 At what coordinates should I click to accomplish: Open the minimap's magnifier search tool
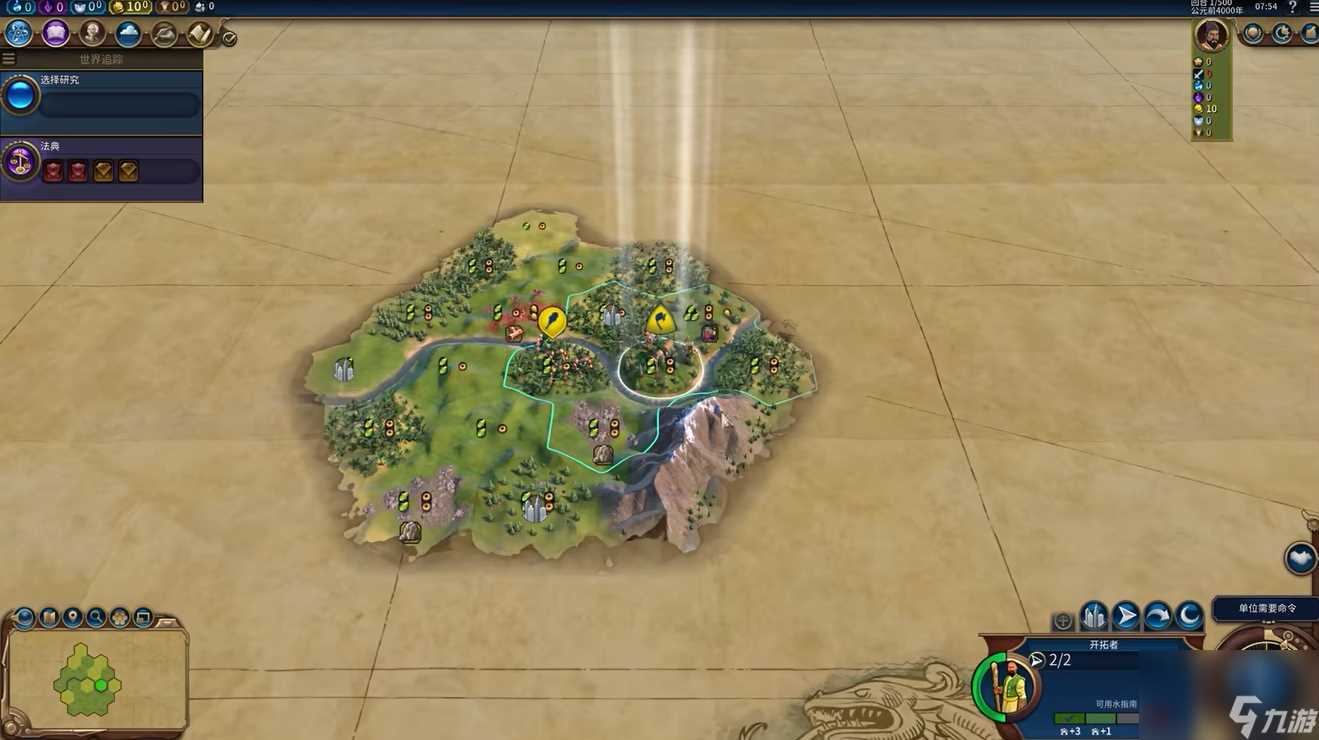click(x=96, y=617)
